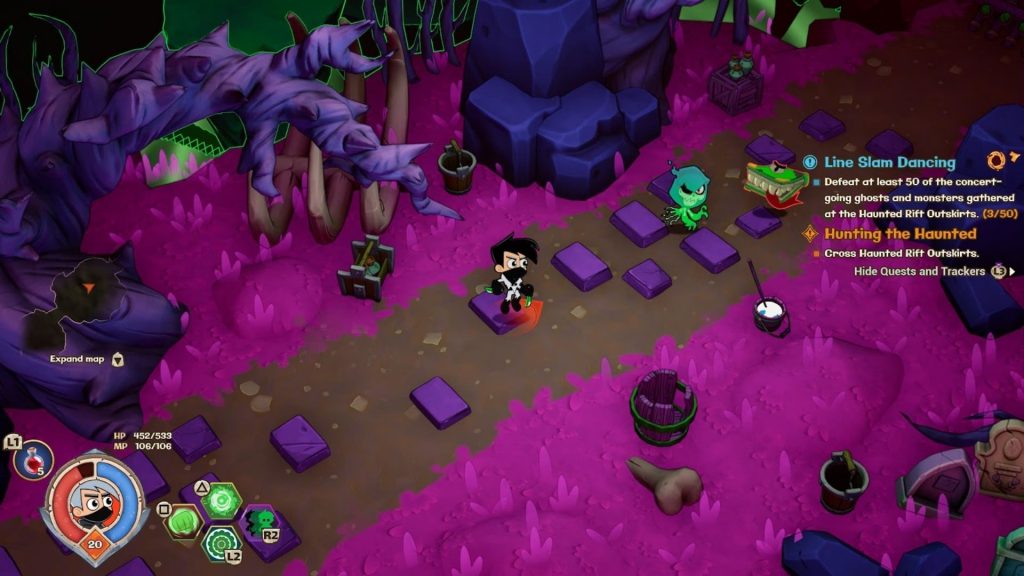Hide Quests and Trackers

[919, 271]
